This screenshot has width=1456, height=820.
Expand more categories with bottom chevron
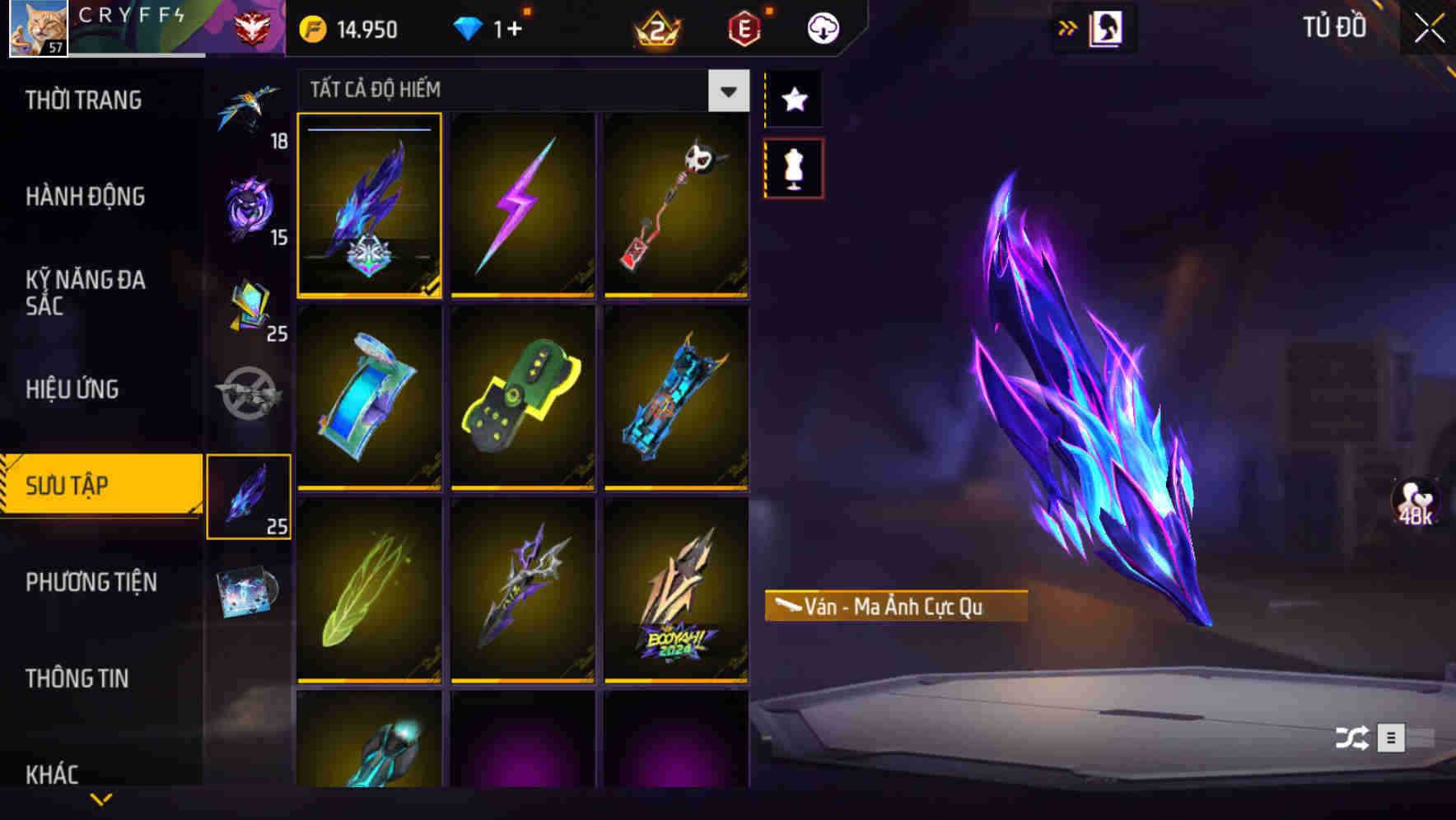101,799
